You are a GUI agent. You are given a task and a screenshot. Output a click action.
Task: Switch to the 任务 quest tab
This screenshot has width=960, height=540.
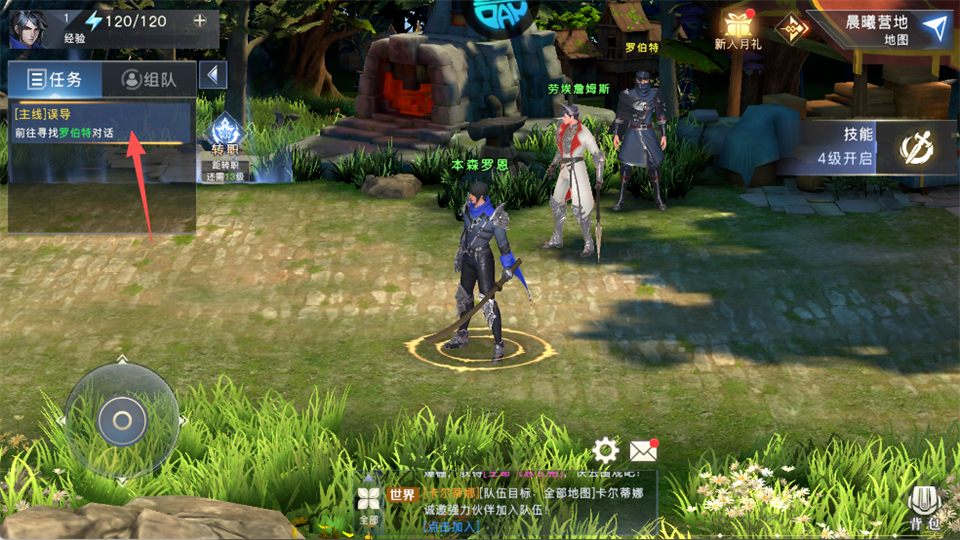55,80
